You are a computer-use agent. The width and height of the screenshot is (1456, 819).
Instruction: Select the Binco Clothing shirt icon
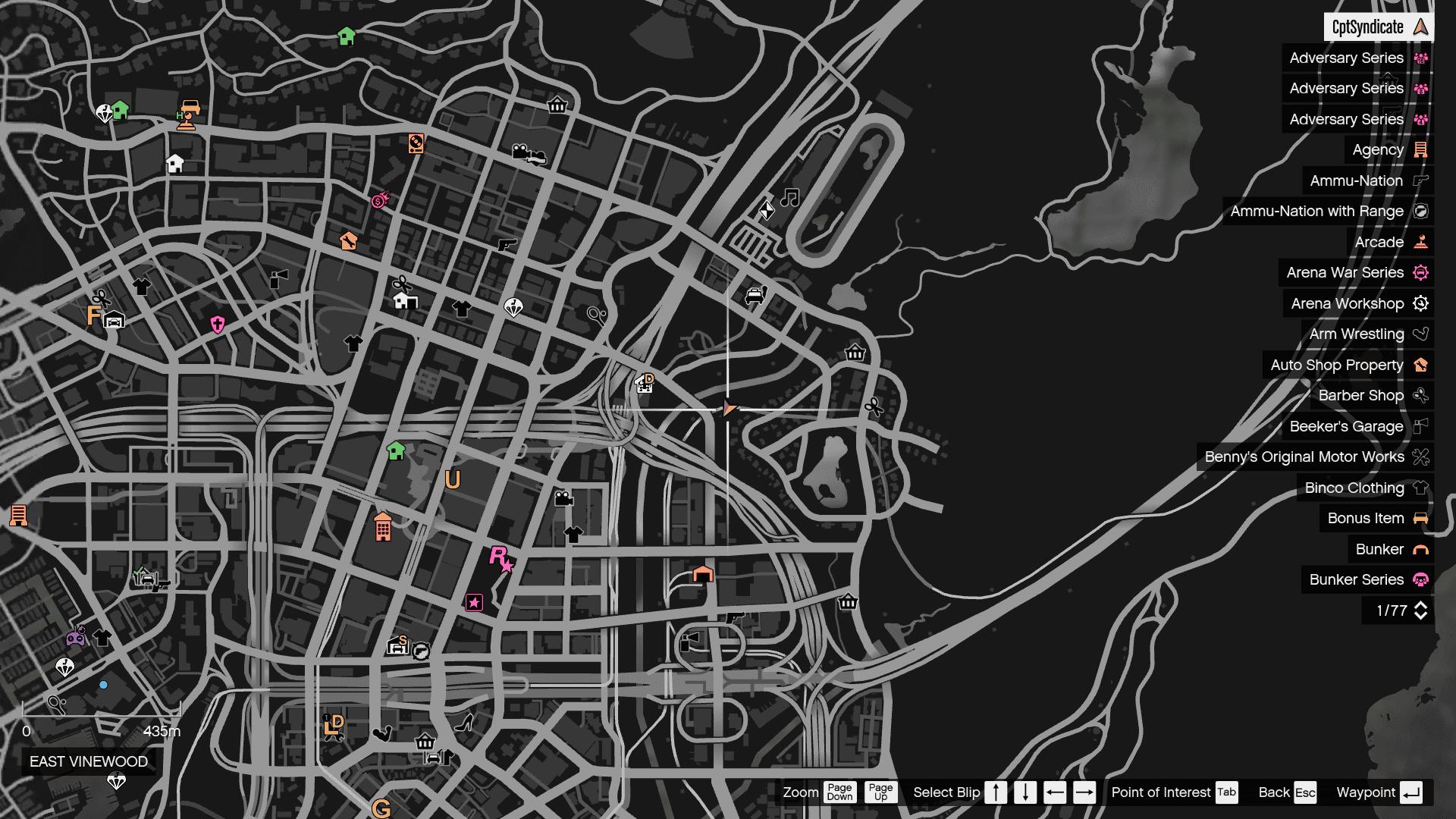pos(1421,488)
